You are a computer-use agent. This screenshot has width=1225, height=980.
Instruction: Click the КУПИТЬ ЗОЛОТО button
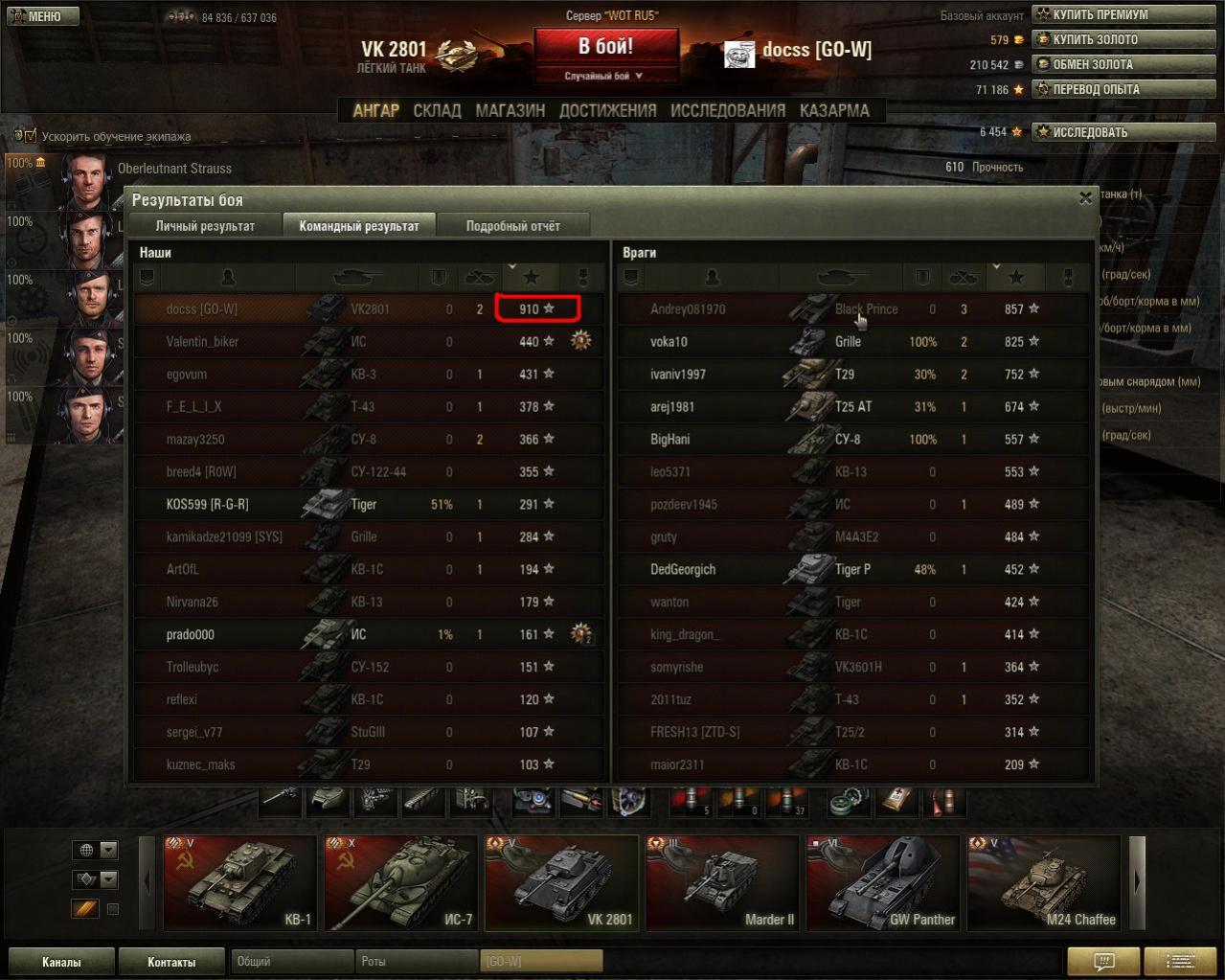[1095, 39]
